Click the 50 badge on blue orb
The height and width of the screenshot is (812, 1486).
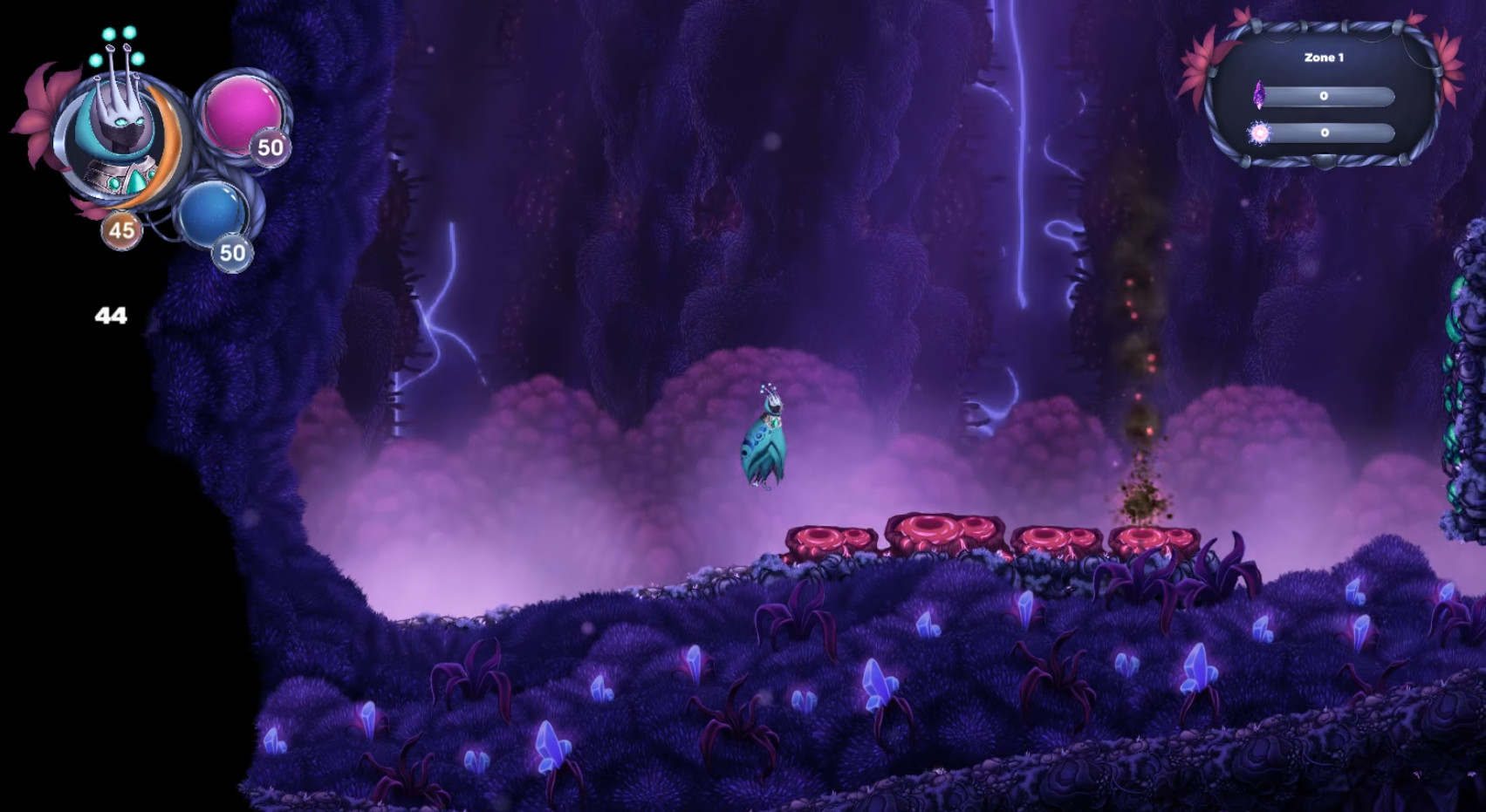(x=232, y=253)
